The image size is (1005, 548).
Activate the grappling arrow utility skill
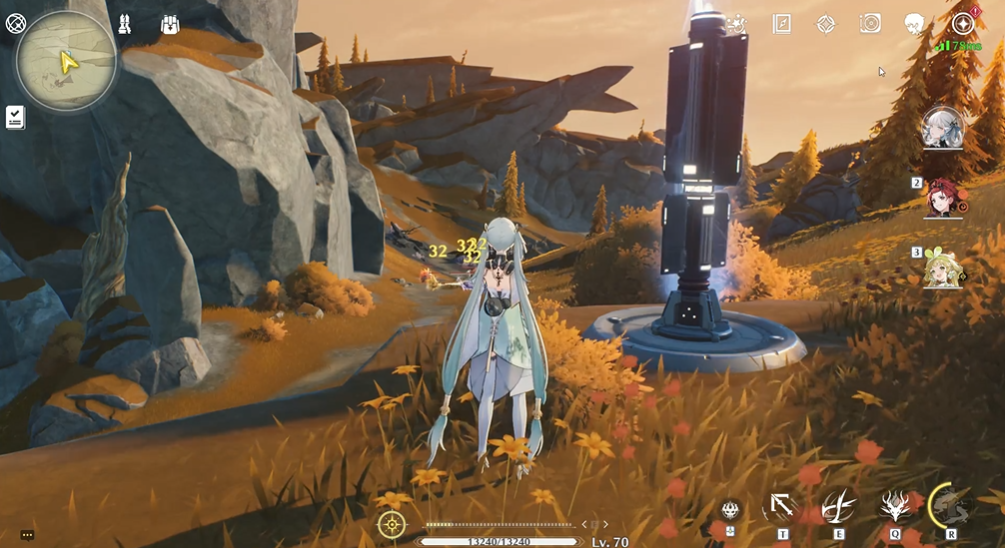[783, 507]
